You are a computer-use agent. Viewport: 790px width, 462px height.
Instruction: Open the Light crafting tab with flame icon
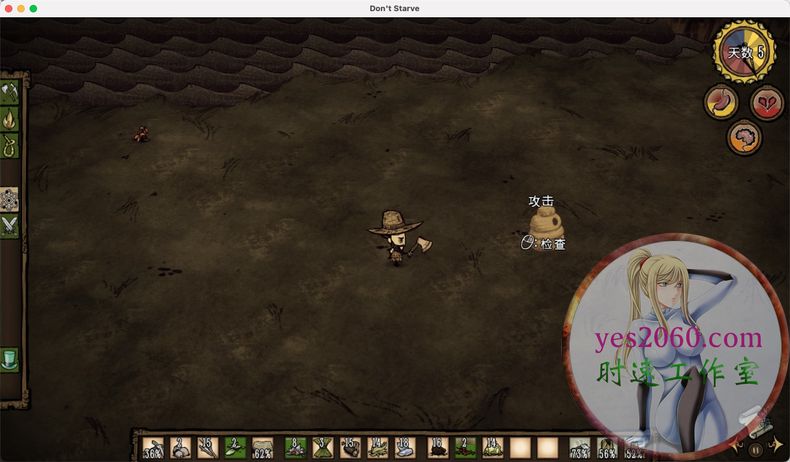10,120
